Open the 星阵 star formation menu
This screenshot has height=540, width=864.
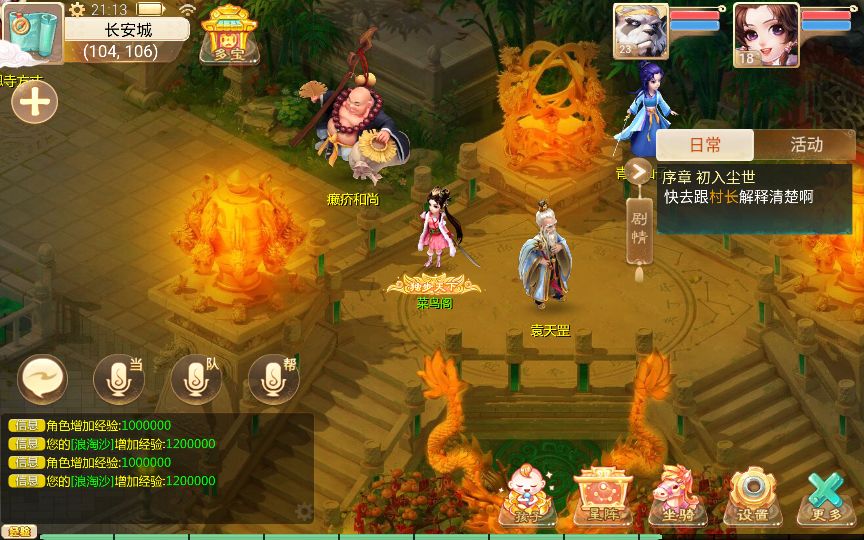tap(603, 497)
